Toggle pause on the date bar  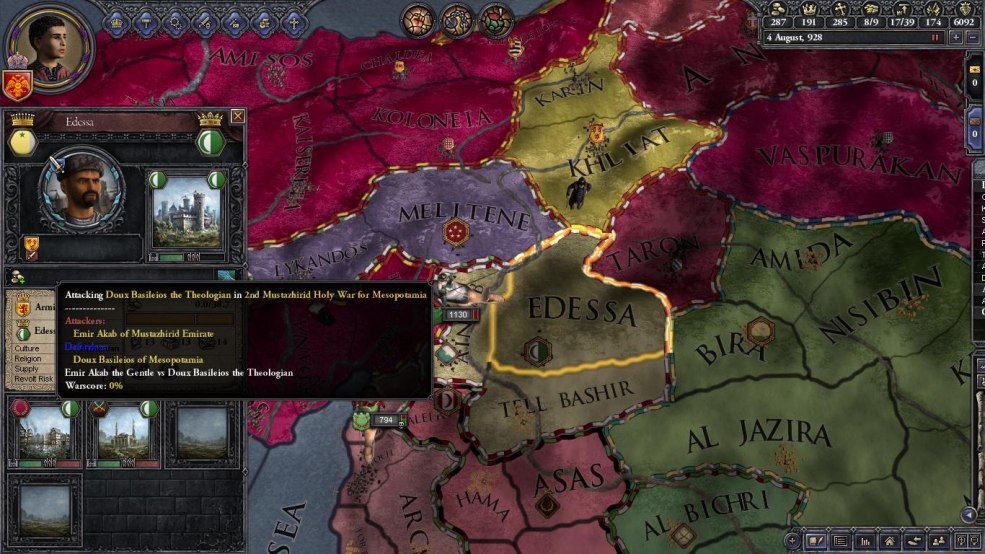coord(936,37)
